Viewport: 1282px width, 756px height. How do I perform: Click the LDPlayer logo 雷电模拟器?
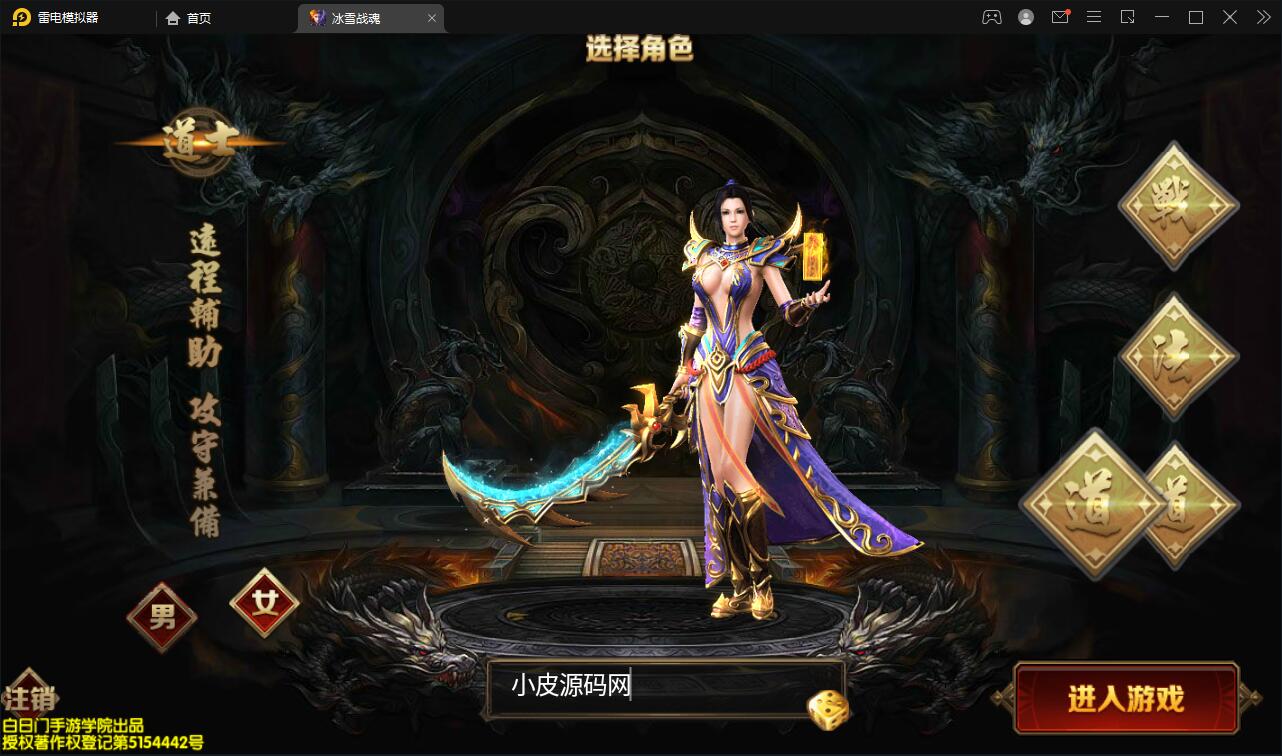[62, 17]
